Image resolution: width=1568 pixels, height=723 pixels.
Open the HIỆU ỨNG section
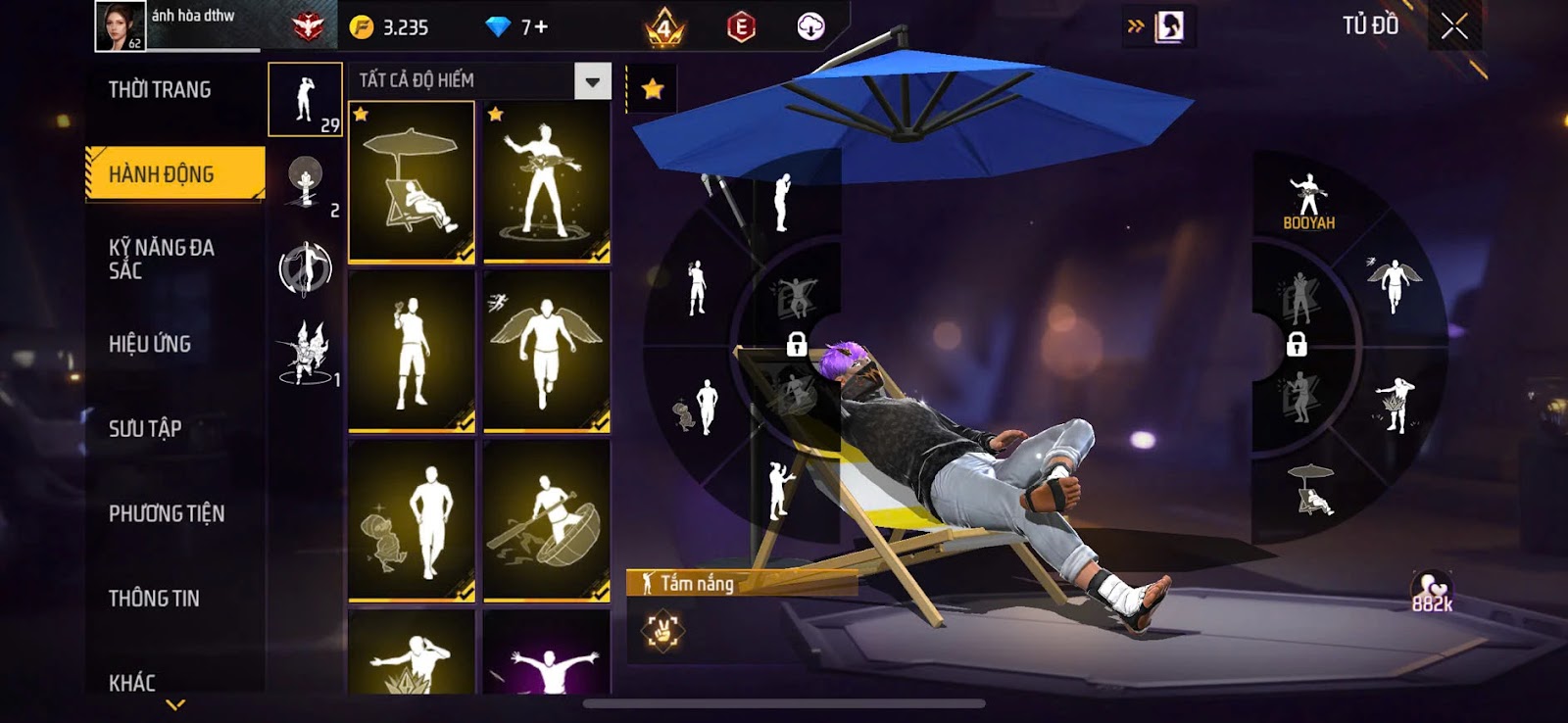pyautogui.click(x=150, y=344)
